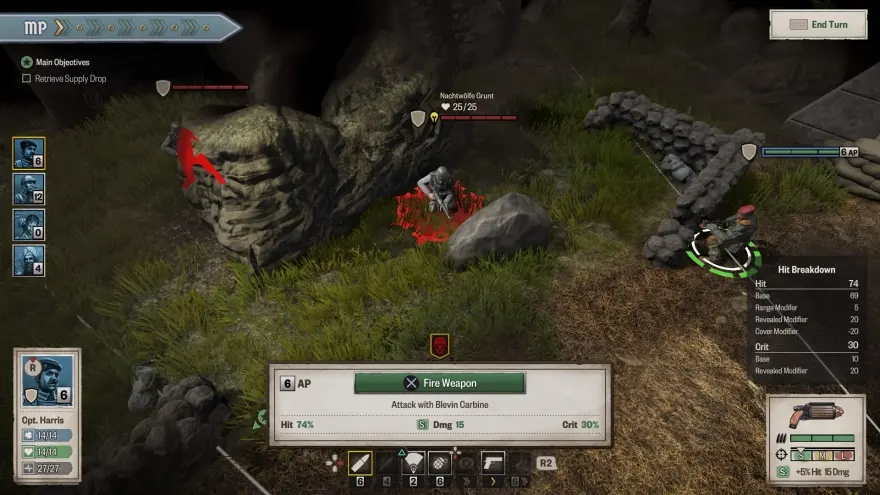Viewport: 880px width, 495px height.
Task: Target the Nachtwölfe Grunt's red skull marker
Action: [x=439, y=346]
